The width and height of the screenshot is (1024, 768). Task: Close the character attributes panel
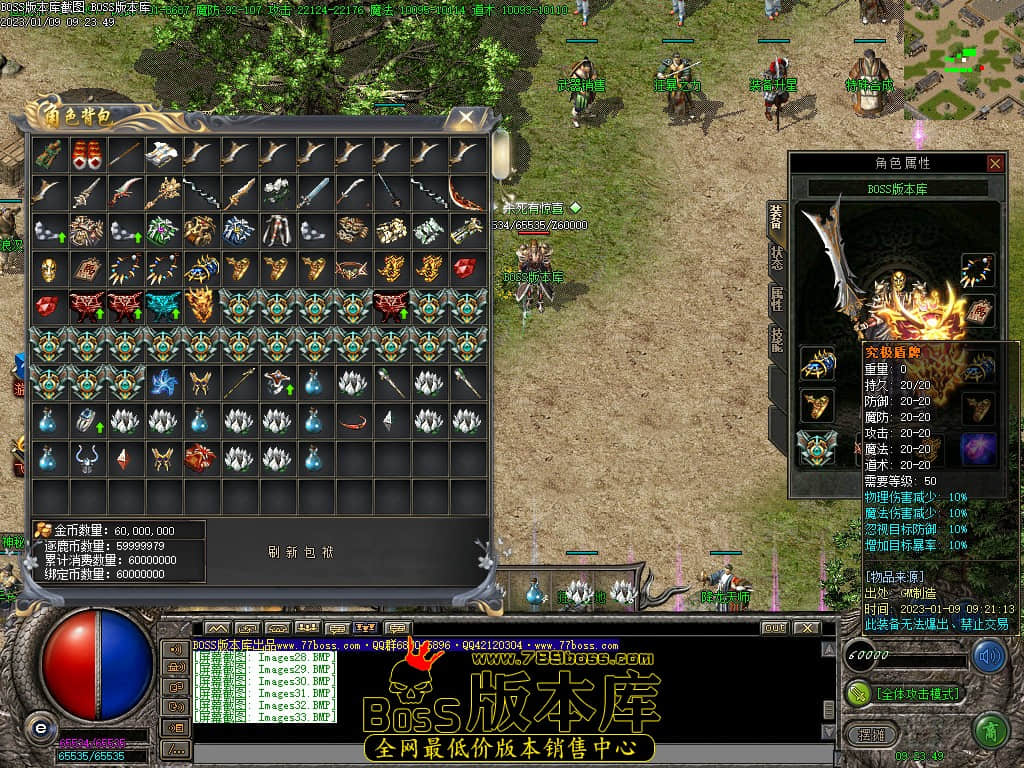click(994, 163)
